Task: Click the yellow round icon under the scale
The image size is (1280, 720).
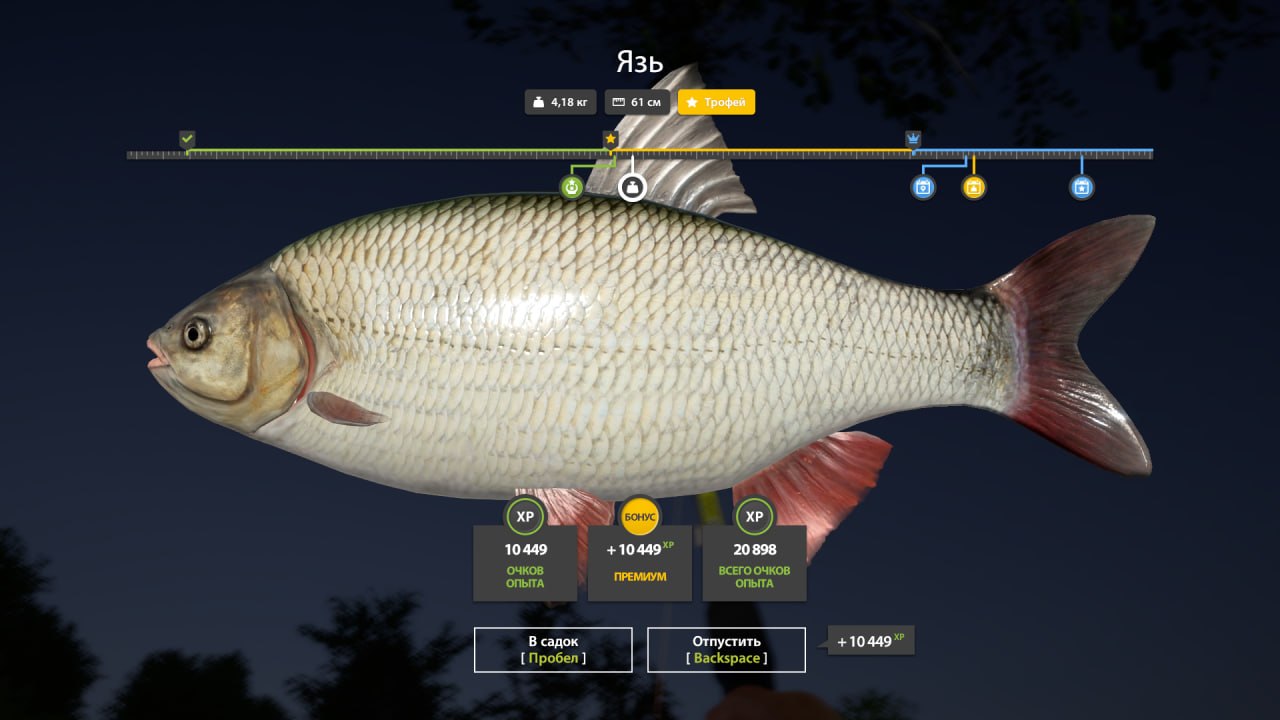Action: pos(974,187)
